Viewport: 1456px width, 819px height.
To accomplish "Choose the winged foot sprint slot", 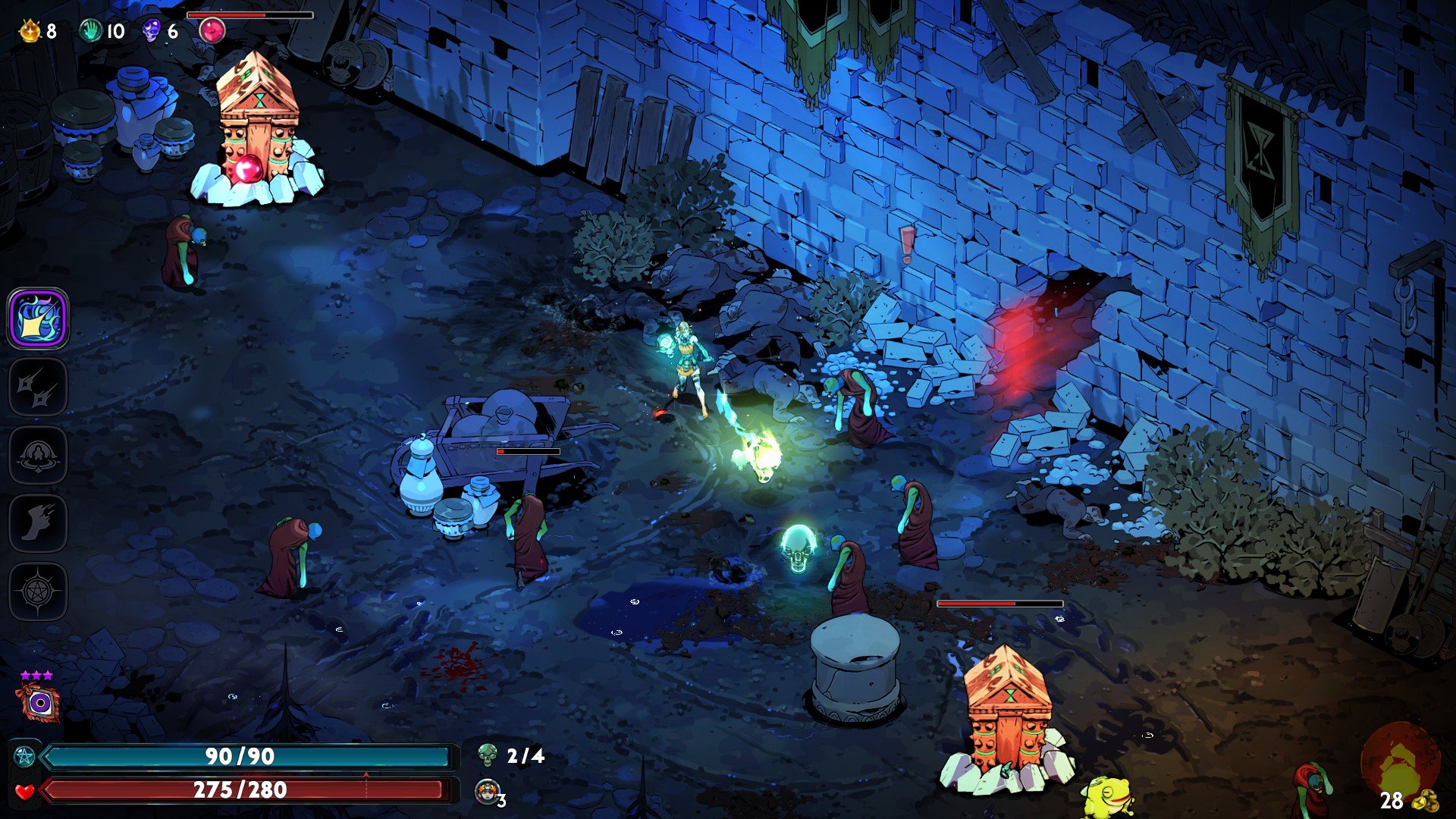I will coord(39,523).
